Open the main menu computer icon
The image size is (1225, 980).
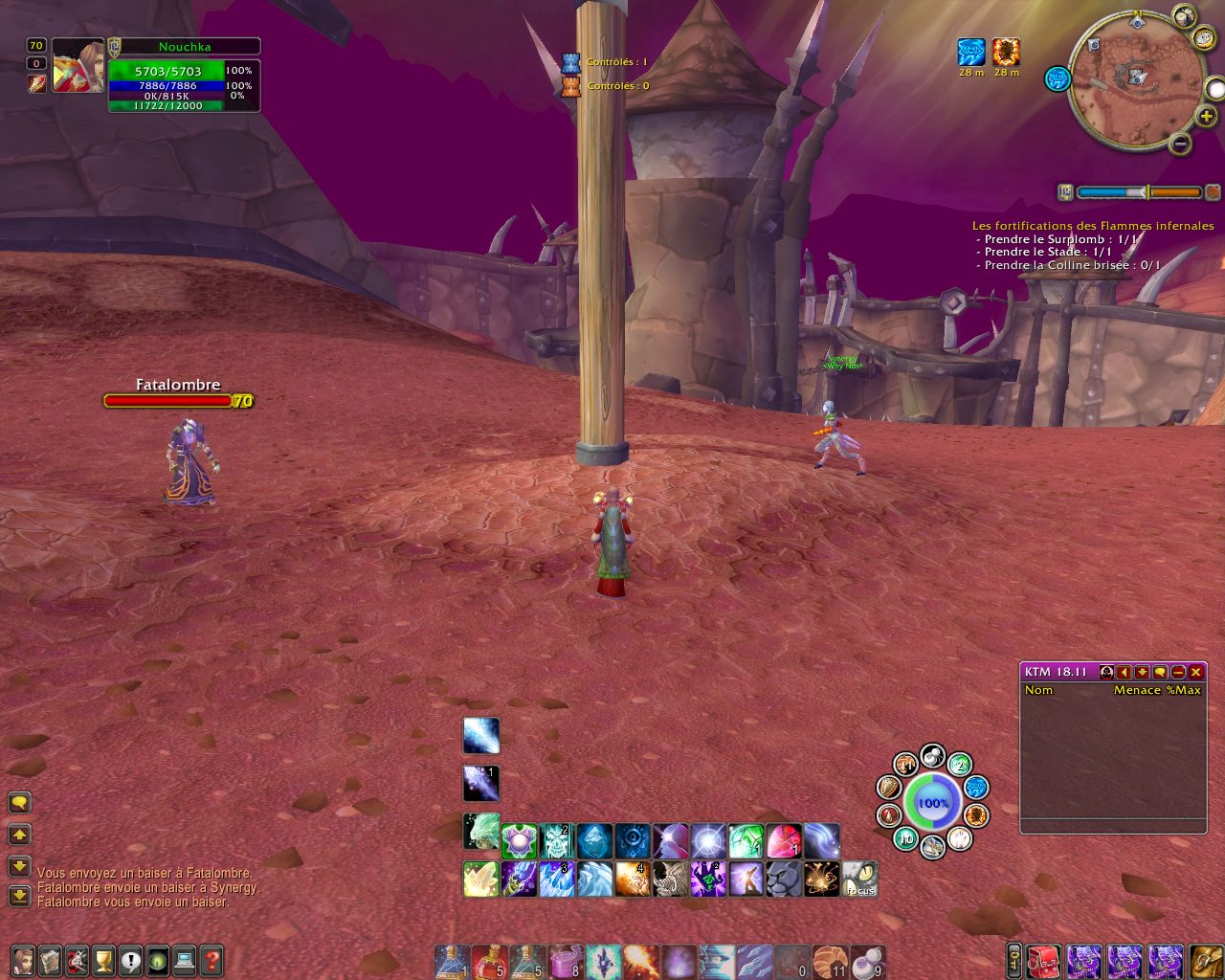pyautogui.click(x=185, y=959)
